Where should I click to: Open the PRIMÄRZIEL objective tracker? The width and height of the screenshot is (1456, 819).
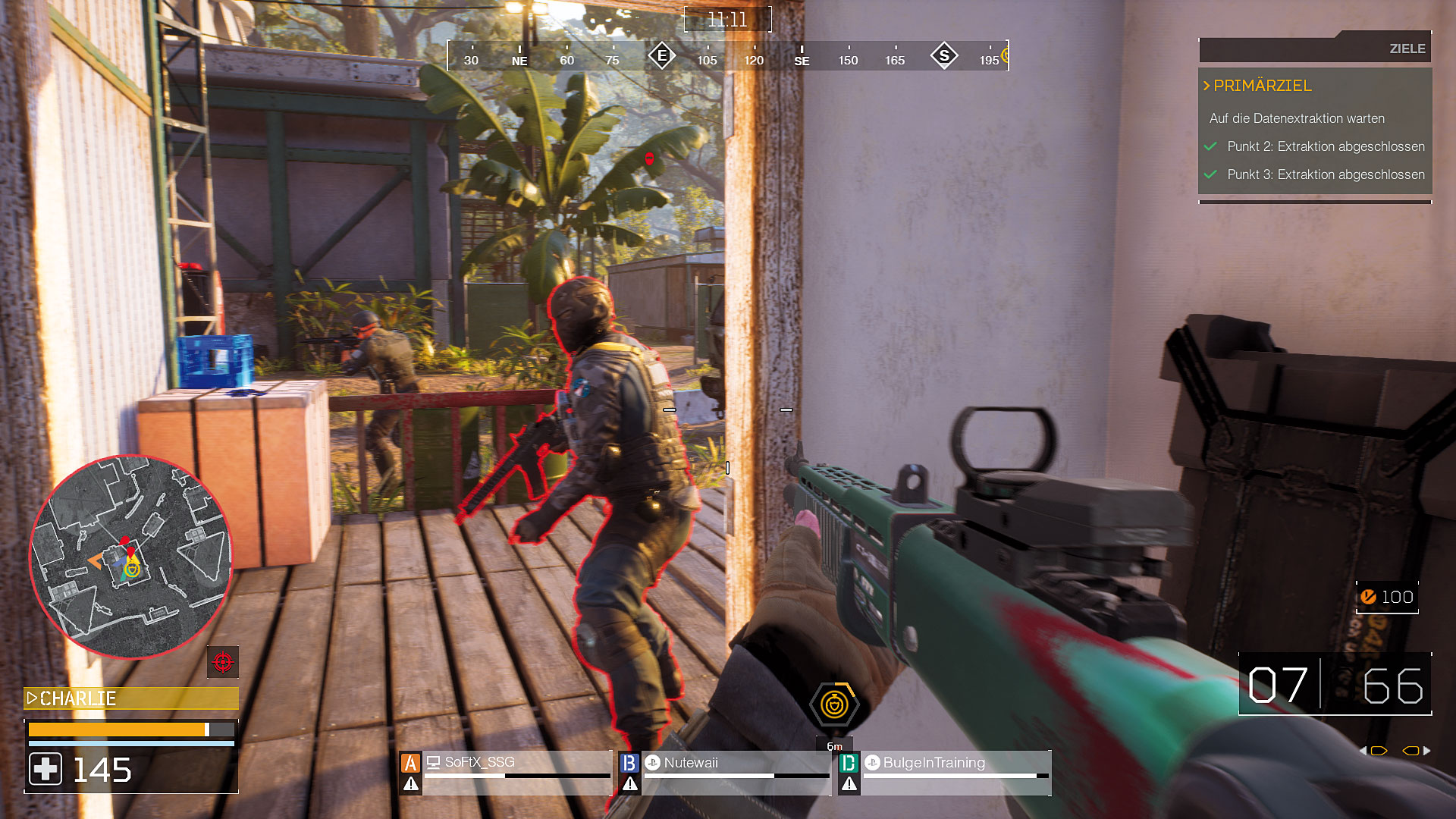pyautogui.click(x=1262, y=86)
